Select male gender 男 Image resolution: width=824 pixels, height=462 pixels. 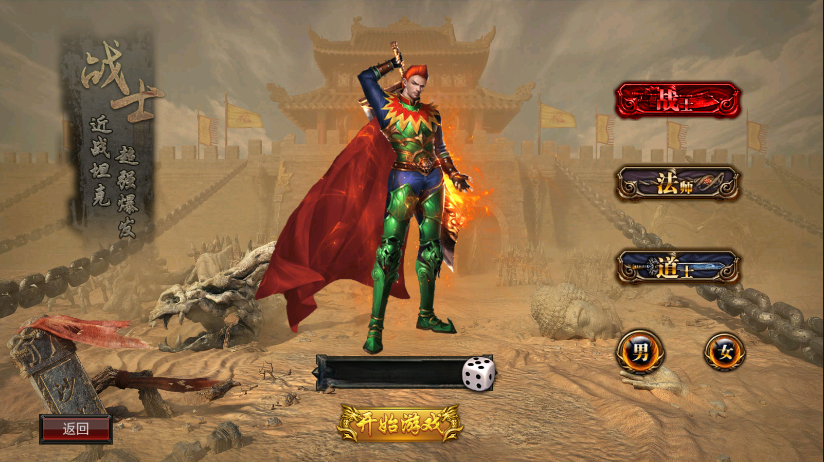639,351
